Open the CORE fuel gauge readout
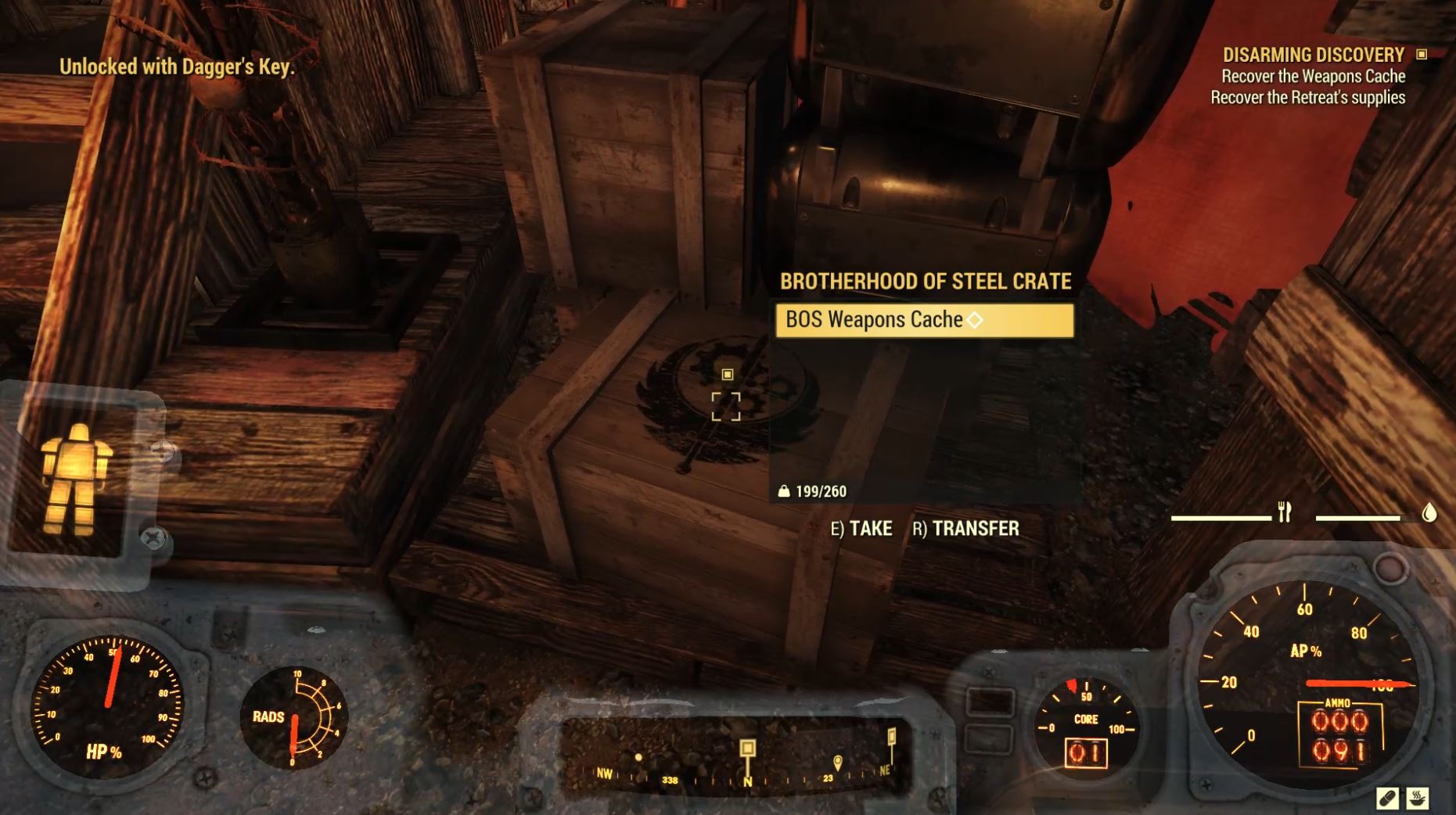Viewport: 1456px width, 815px height. [1084, 719]
